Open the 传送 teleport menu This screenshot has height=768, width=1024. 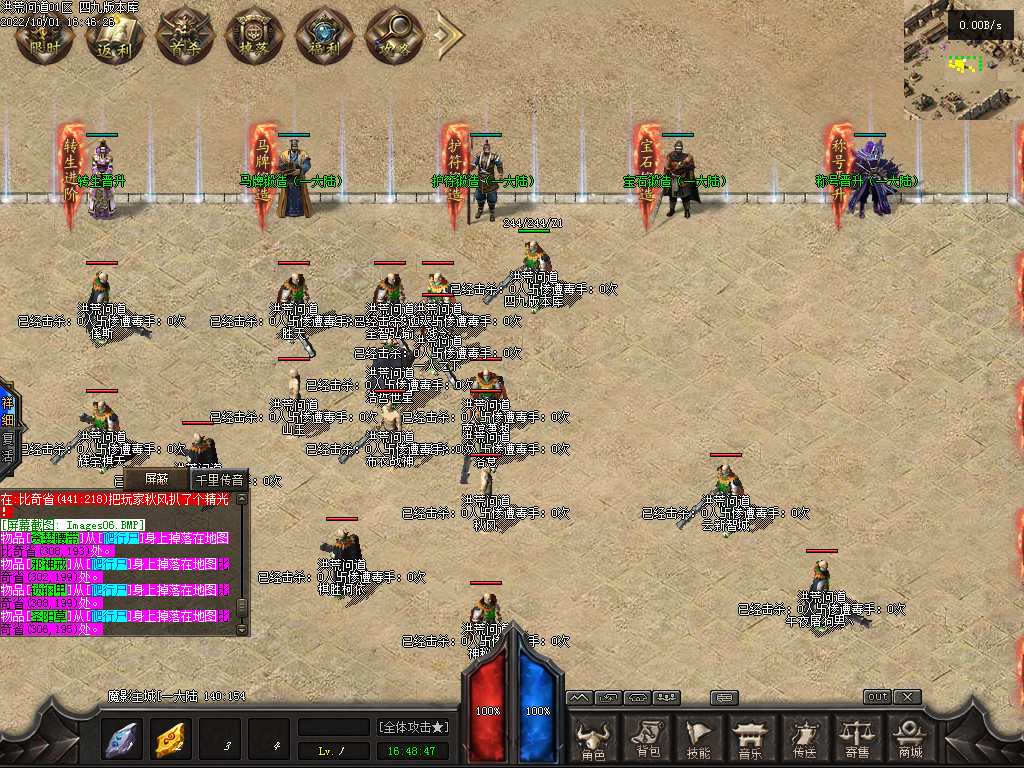804,740
